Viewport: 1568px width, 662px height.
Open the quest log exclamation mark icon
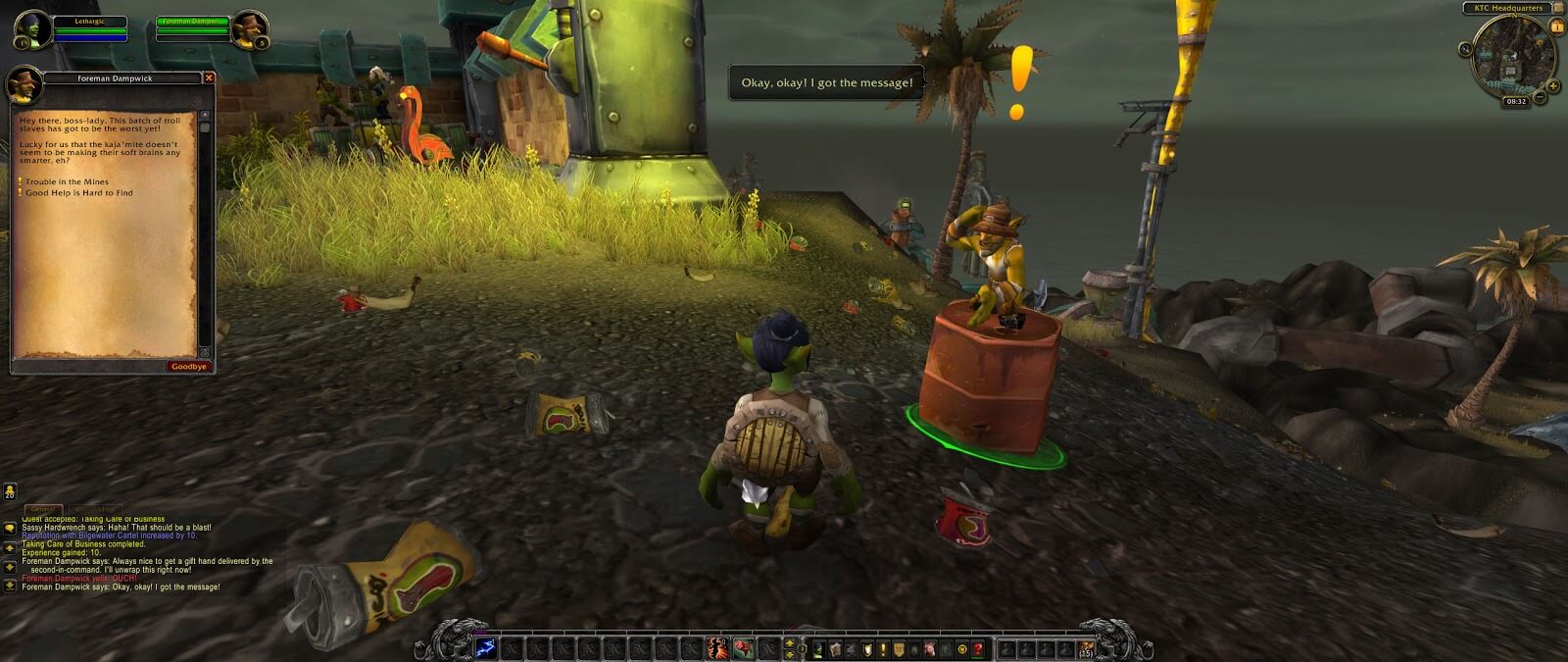(x=883, y=649)
